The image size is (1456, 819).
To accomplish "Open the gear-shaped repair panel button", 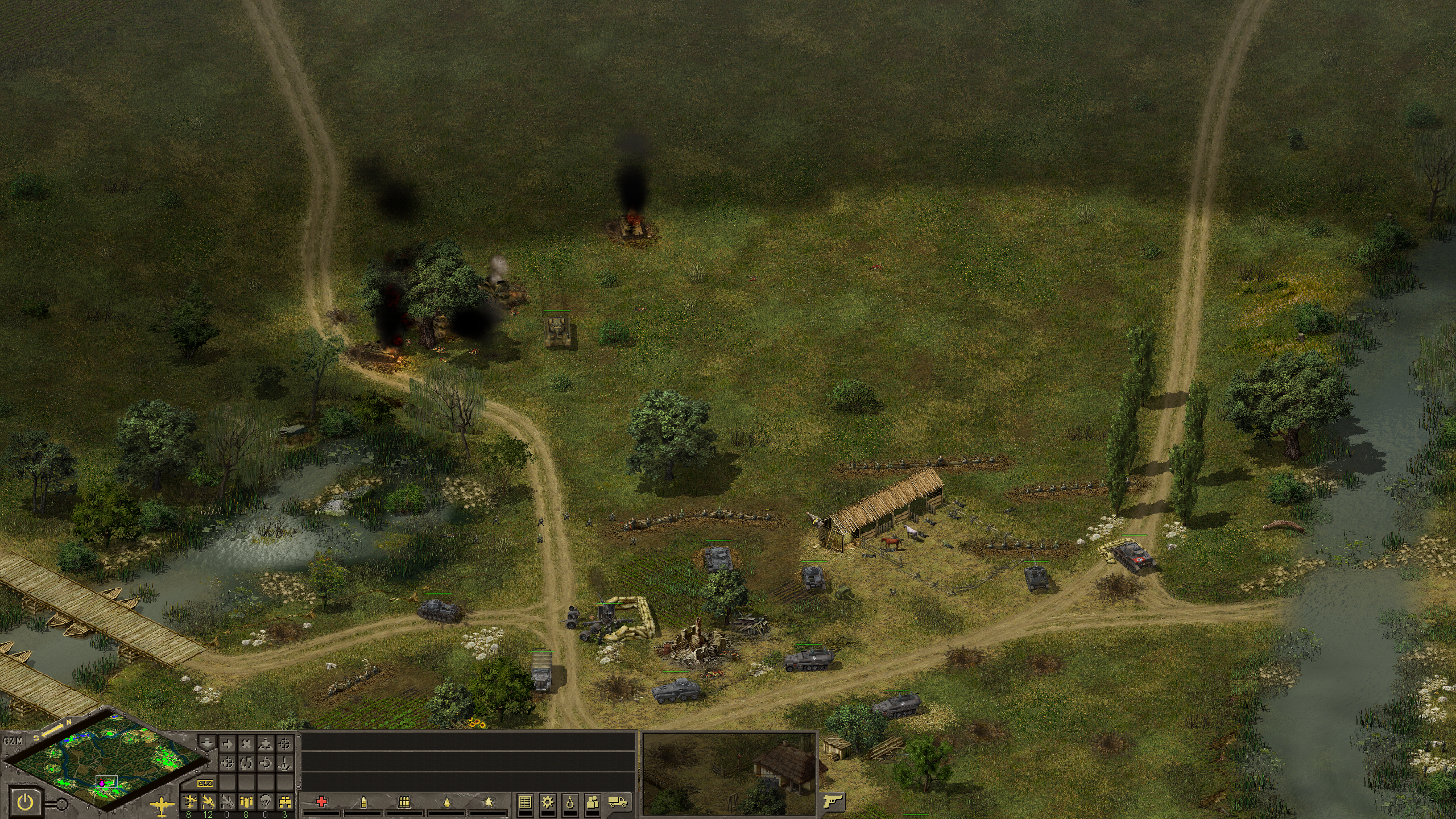I will (548, 802).
